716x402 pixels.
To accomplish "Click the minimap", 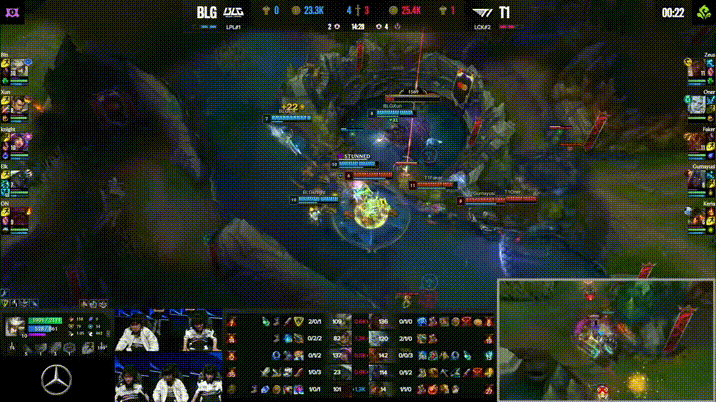I will tap(606, 340).
